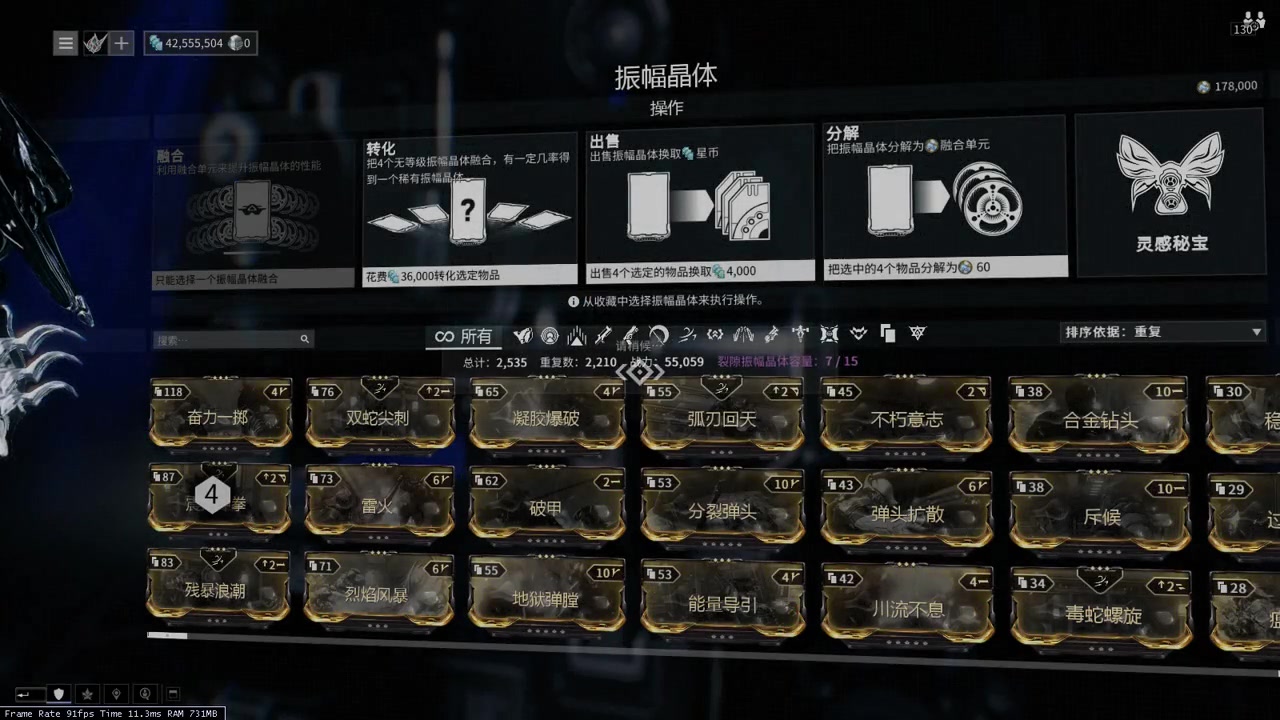
Task: Choose the 分解 dissolve action panel
Action: 944,198
